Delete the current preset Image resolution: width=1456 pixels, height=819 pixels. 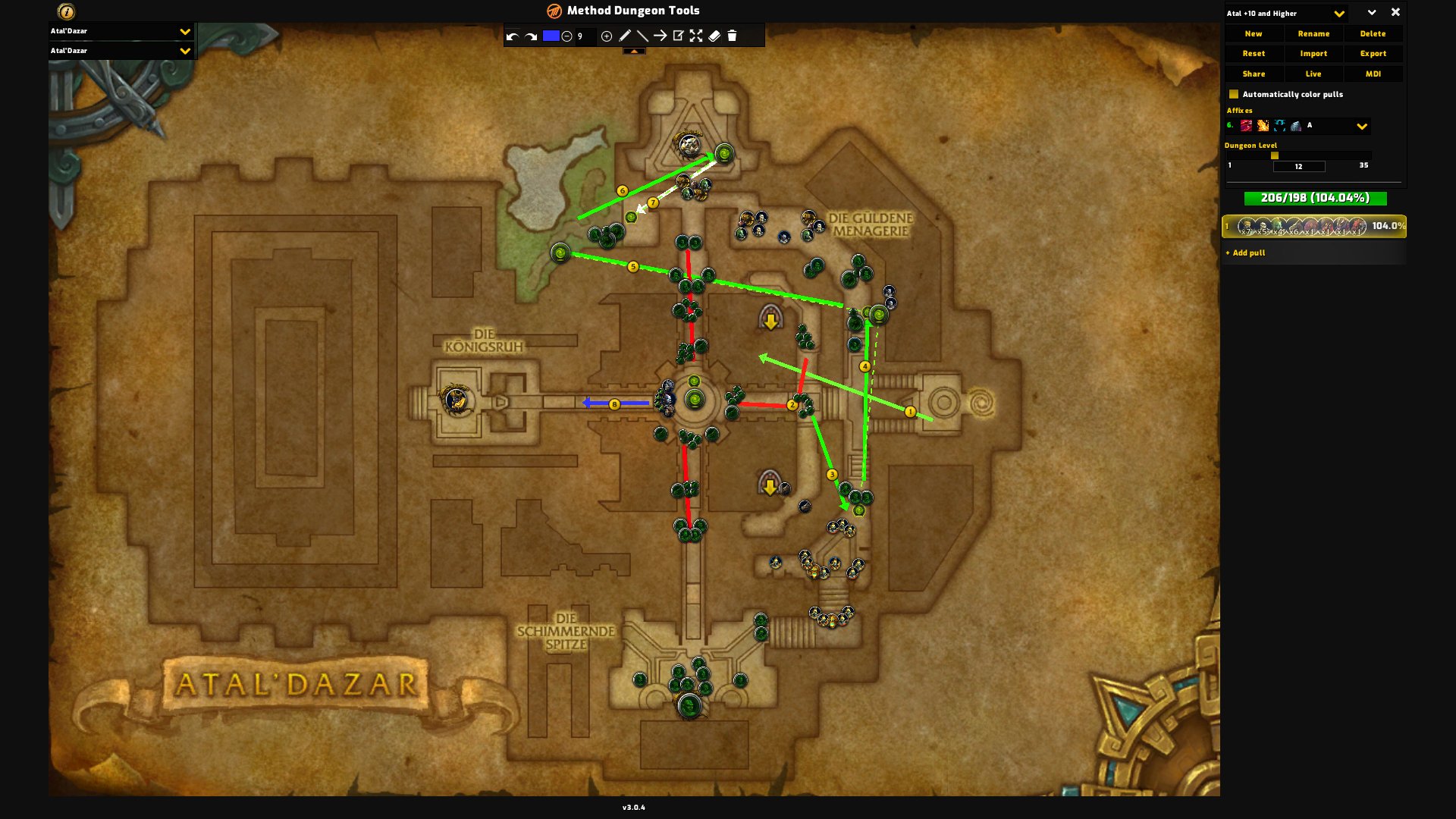(1373, 34)
